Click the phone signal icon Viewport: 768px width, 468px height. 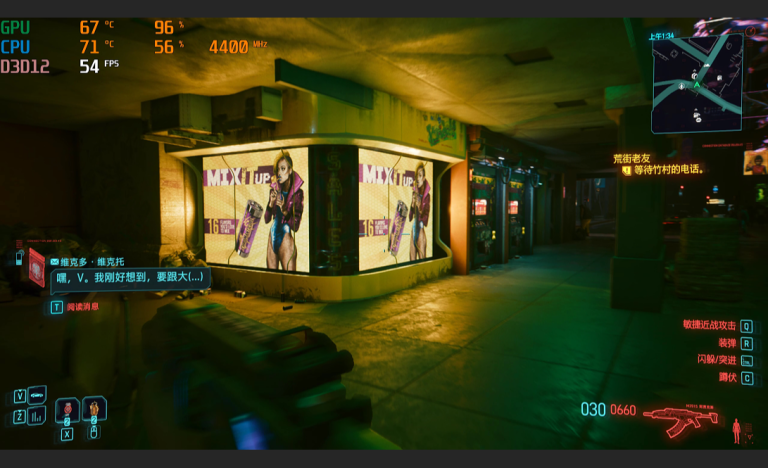pyautogui.click(x=20, y=258)
